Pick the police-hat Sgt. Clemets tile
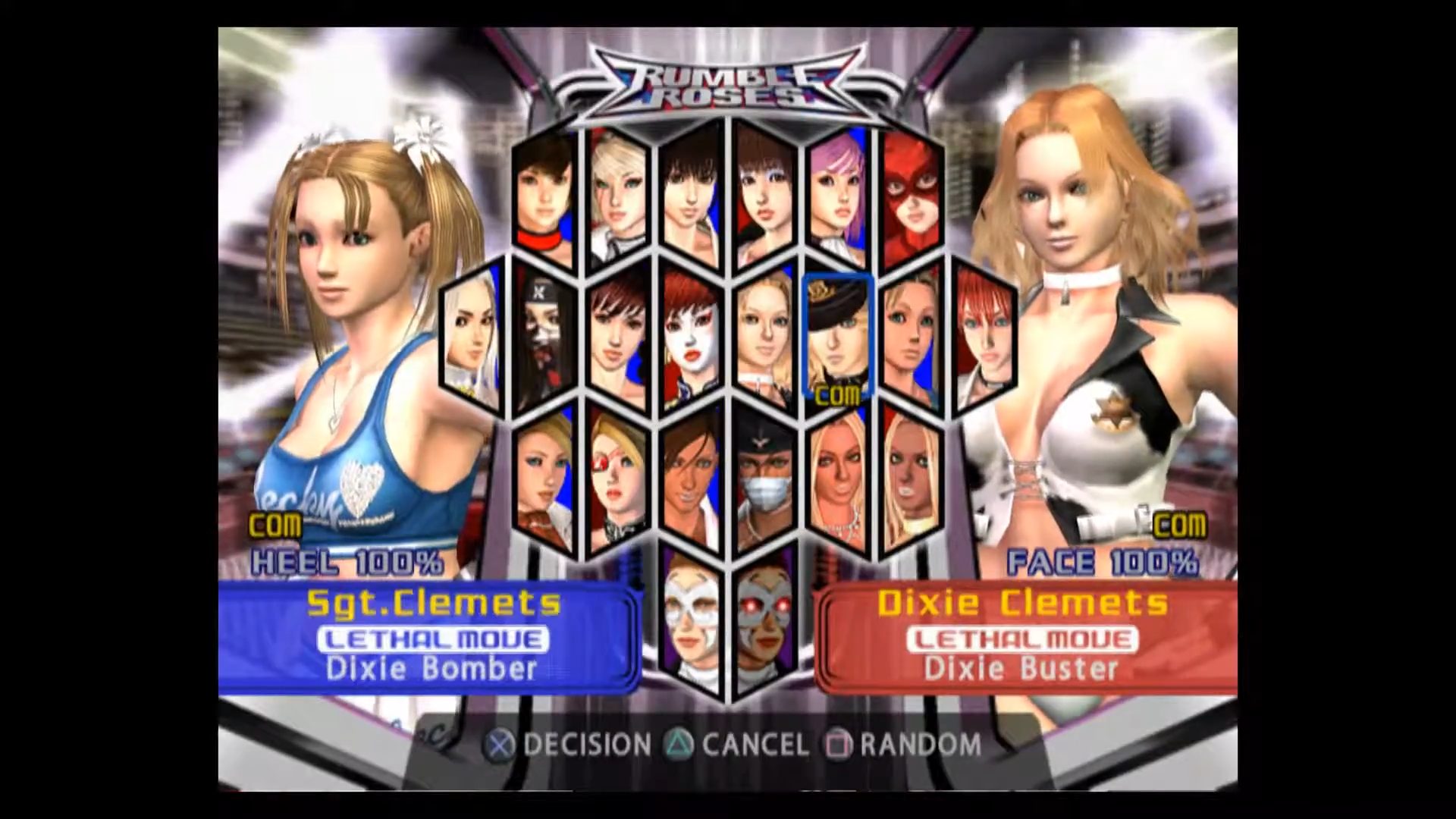Viewport: 1456px width, 819px height. pos(837,337)
